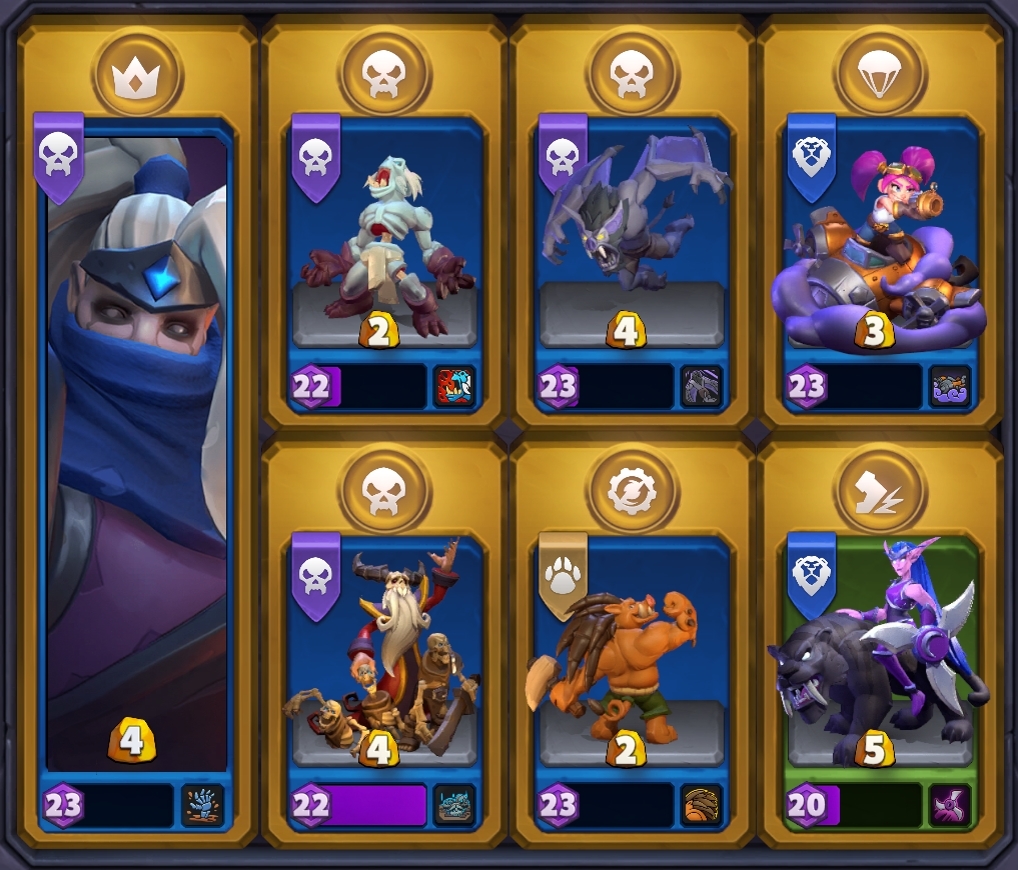The image size is (1018, 870).
Task: Open the Quilboar's talent icon
Action: coord(702,805)
